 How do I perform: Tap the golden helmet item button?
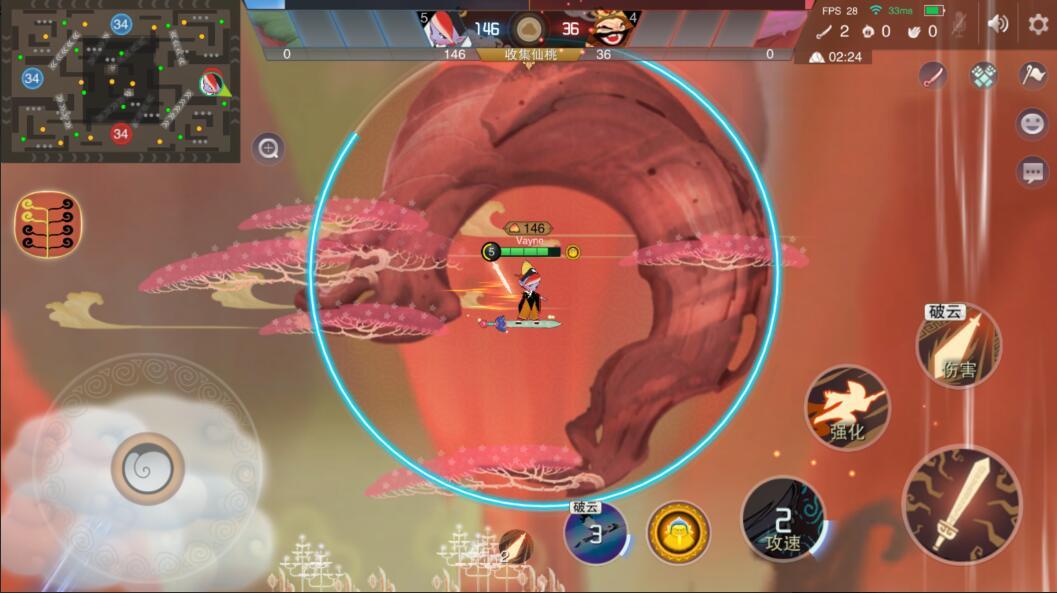pos(678,532)
